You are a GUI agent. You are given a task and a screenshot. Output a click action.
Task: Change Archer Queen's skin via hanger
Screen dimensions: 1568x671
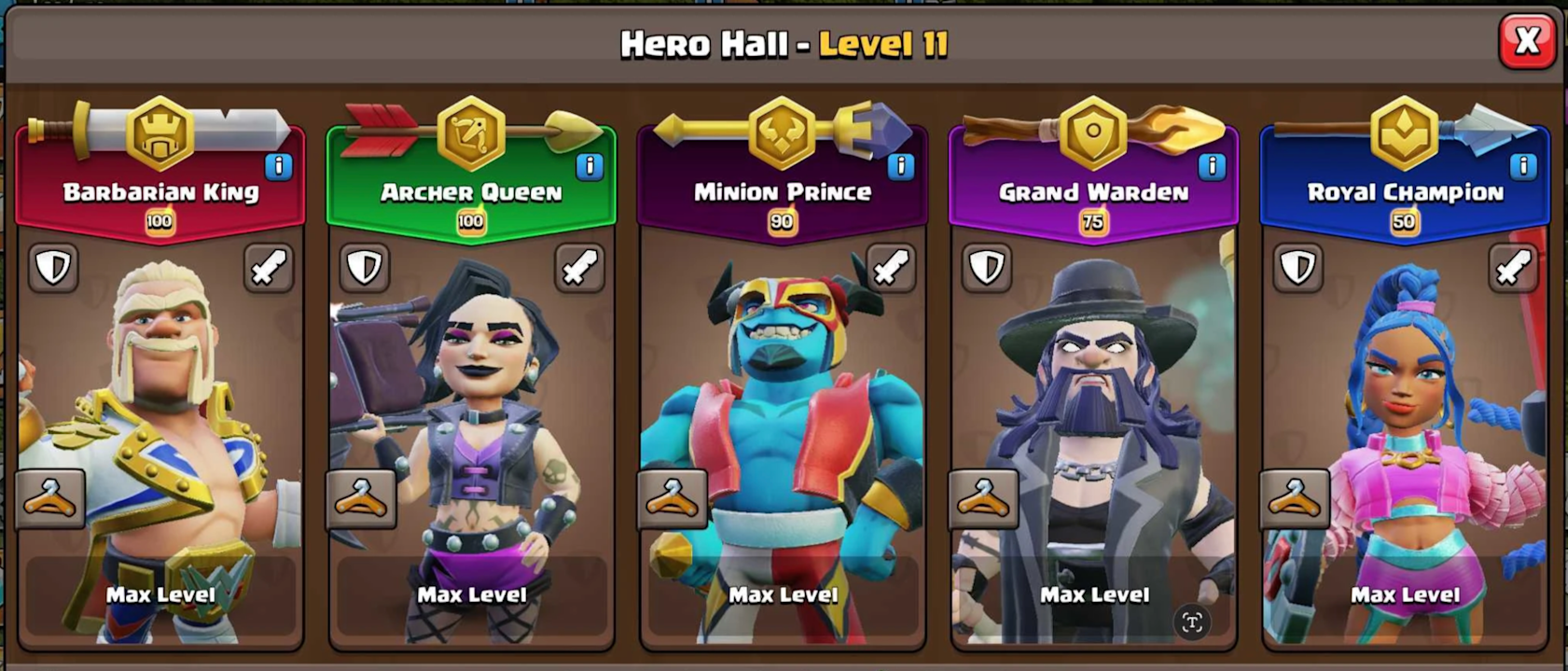[x=361, y=499]
